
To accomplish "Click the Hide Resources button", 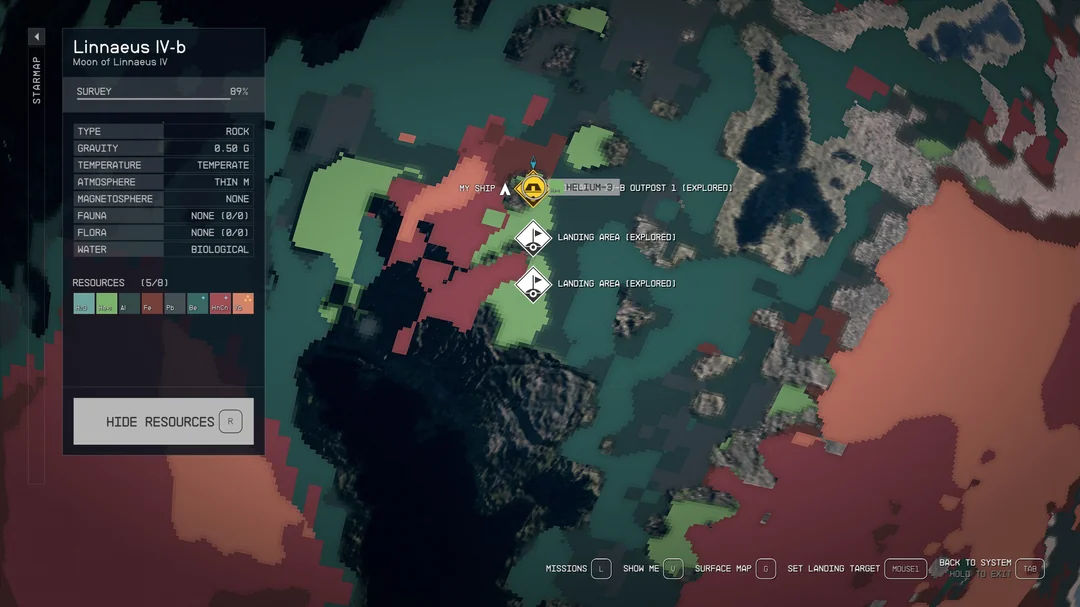I will pos(163,421).
